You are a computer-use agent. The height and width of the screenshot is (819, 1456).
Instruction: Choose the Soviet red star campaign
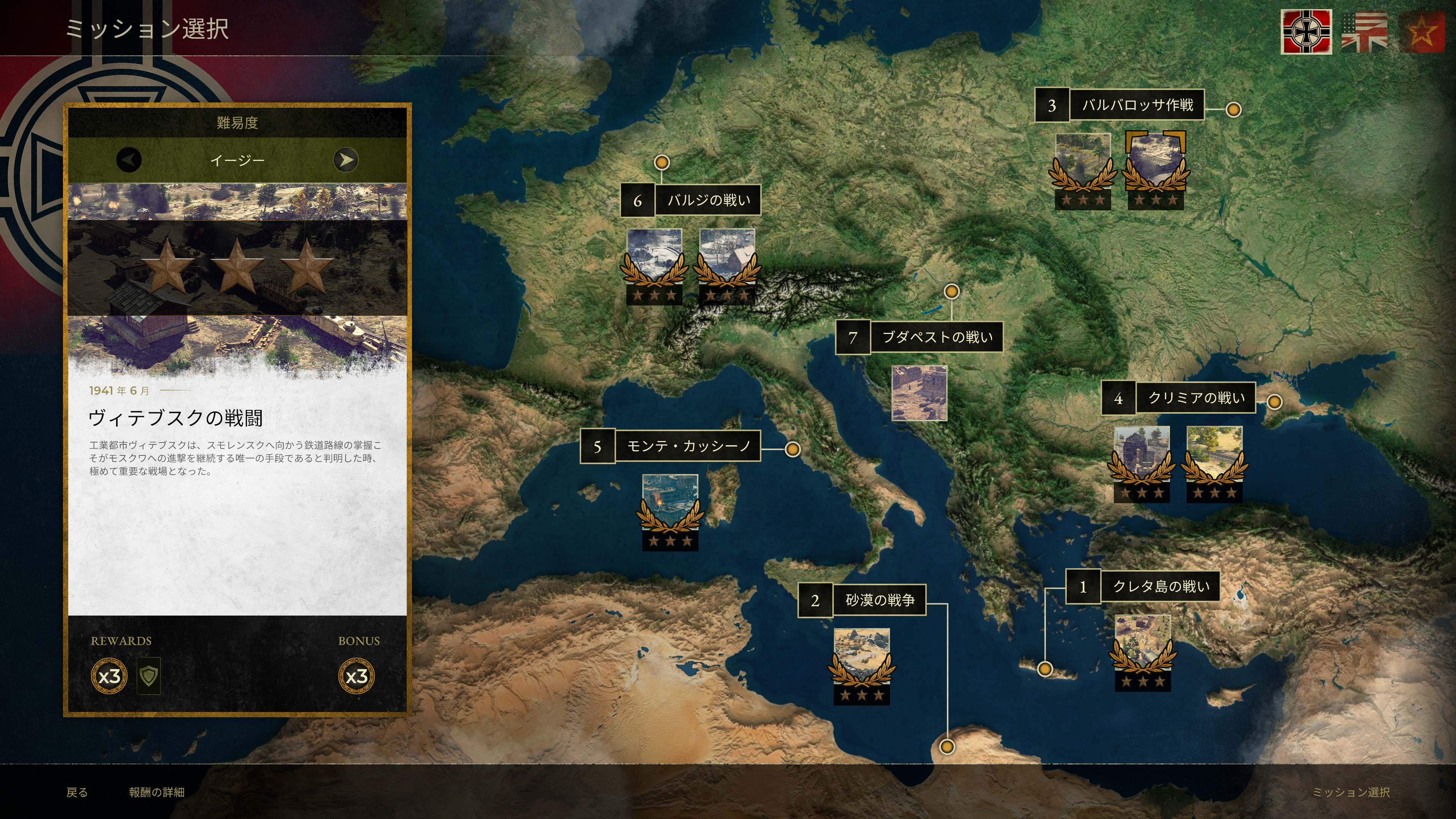tap(1421, 31)
